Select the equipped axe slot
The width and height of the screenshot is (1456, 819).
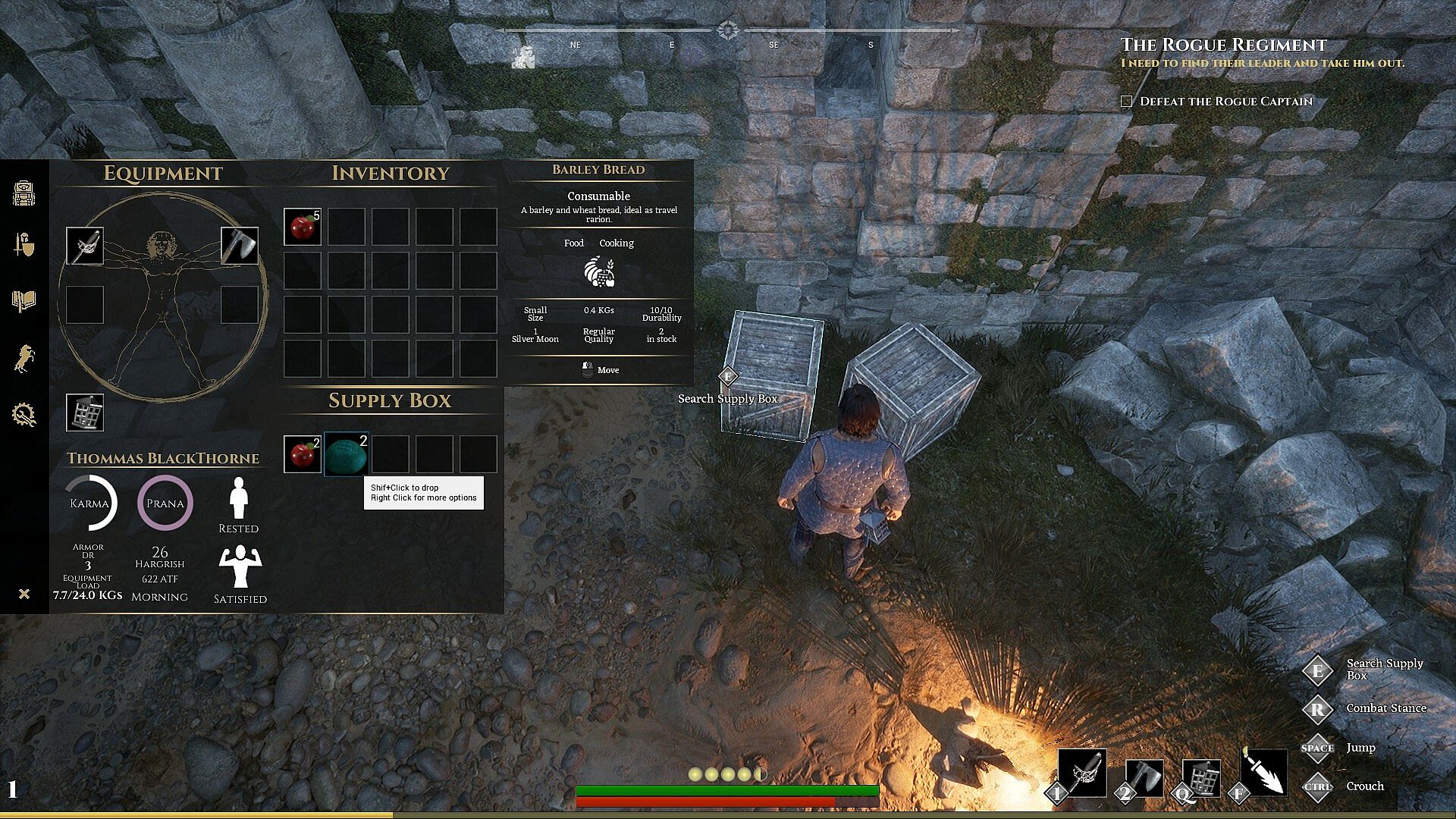tap(240, 246)
